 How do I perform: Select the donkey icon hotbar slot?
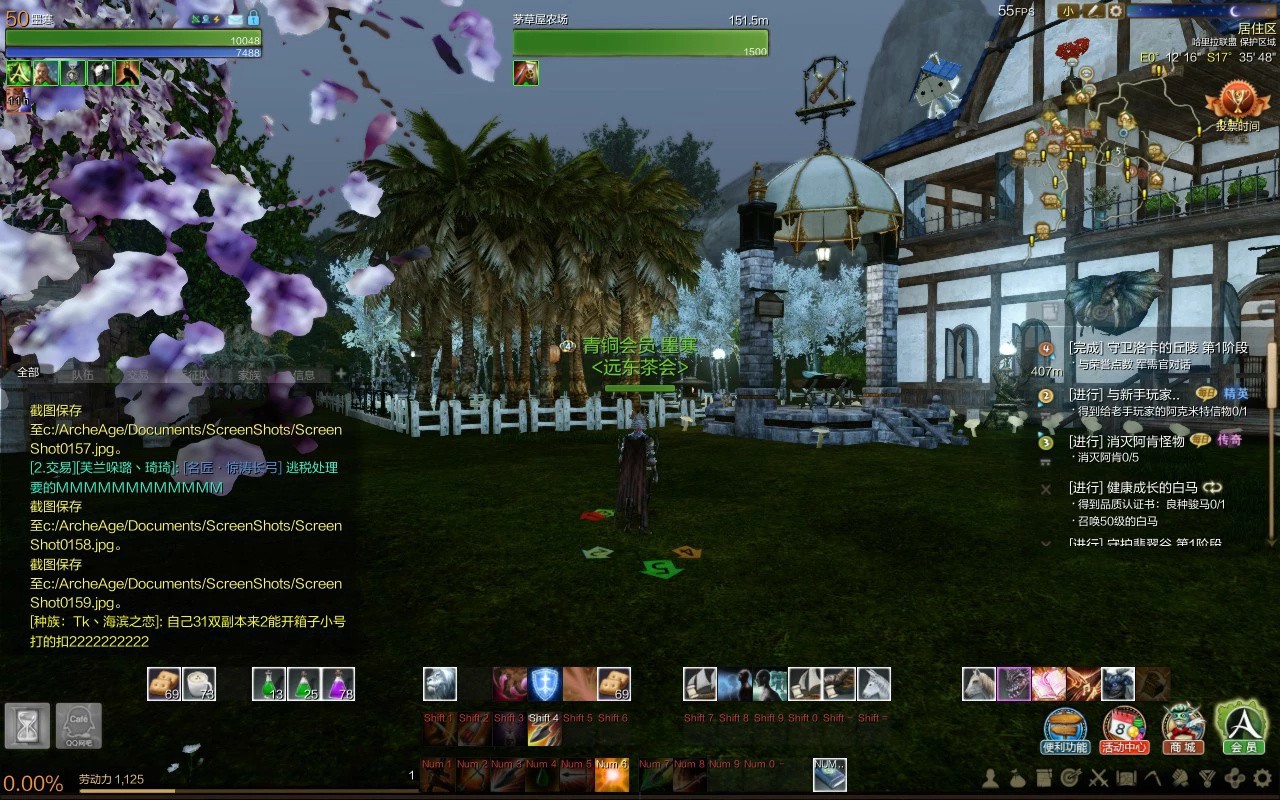coord(874,684)
